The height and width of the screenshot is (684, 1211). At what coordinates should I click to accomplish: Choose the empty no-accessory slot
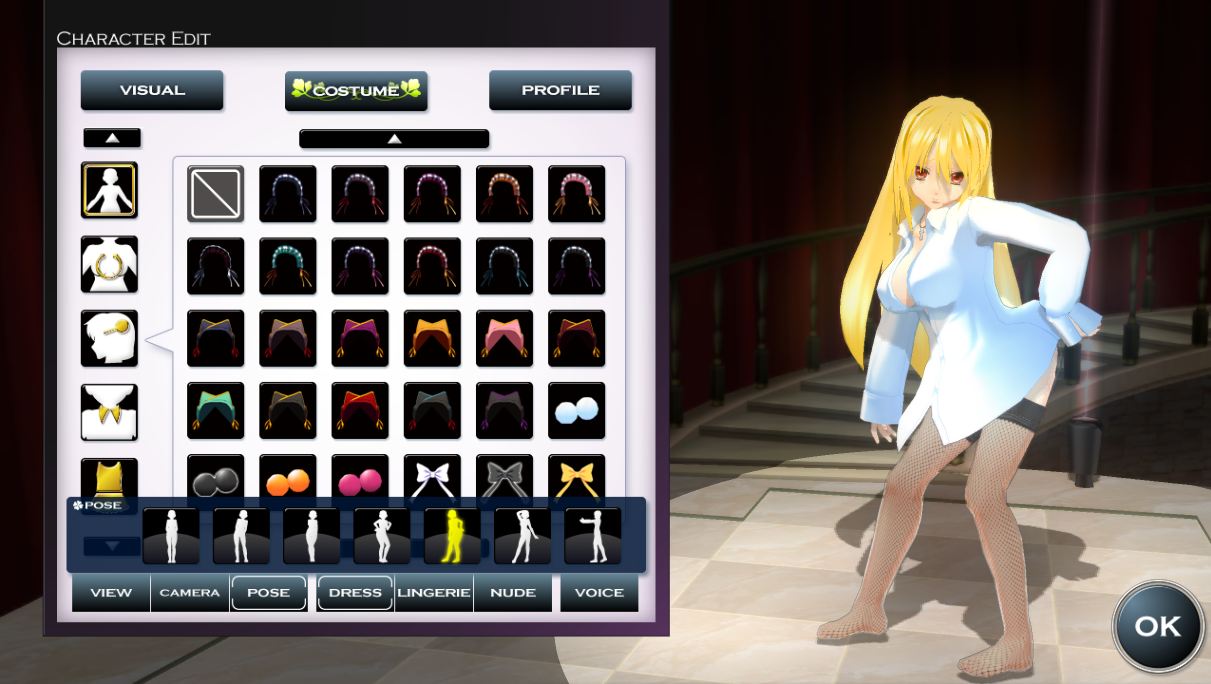coord(215,194)
